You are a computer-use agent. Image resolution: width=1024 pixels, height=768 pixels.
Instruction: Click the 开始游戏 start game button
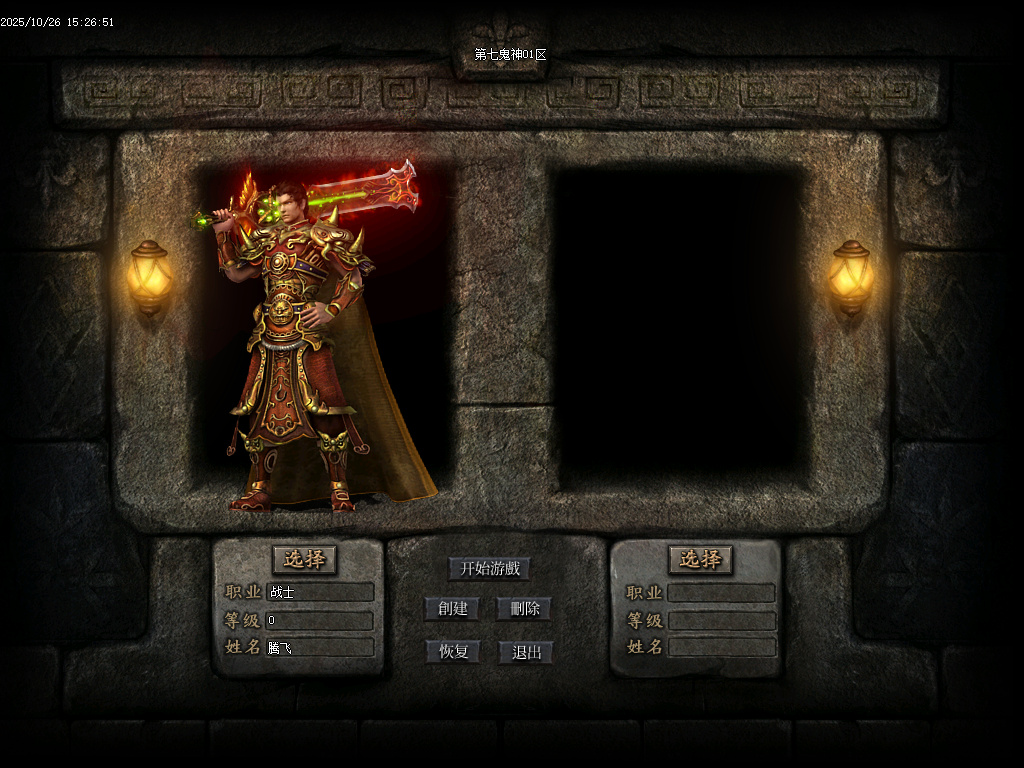click(489, 569)
